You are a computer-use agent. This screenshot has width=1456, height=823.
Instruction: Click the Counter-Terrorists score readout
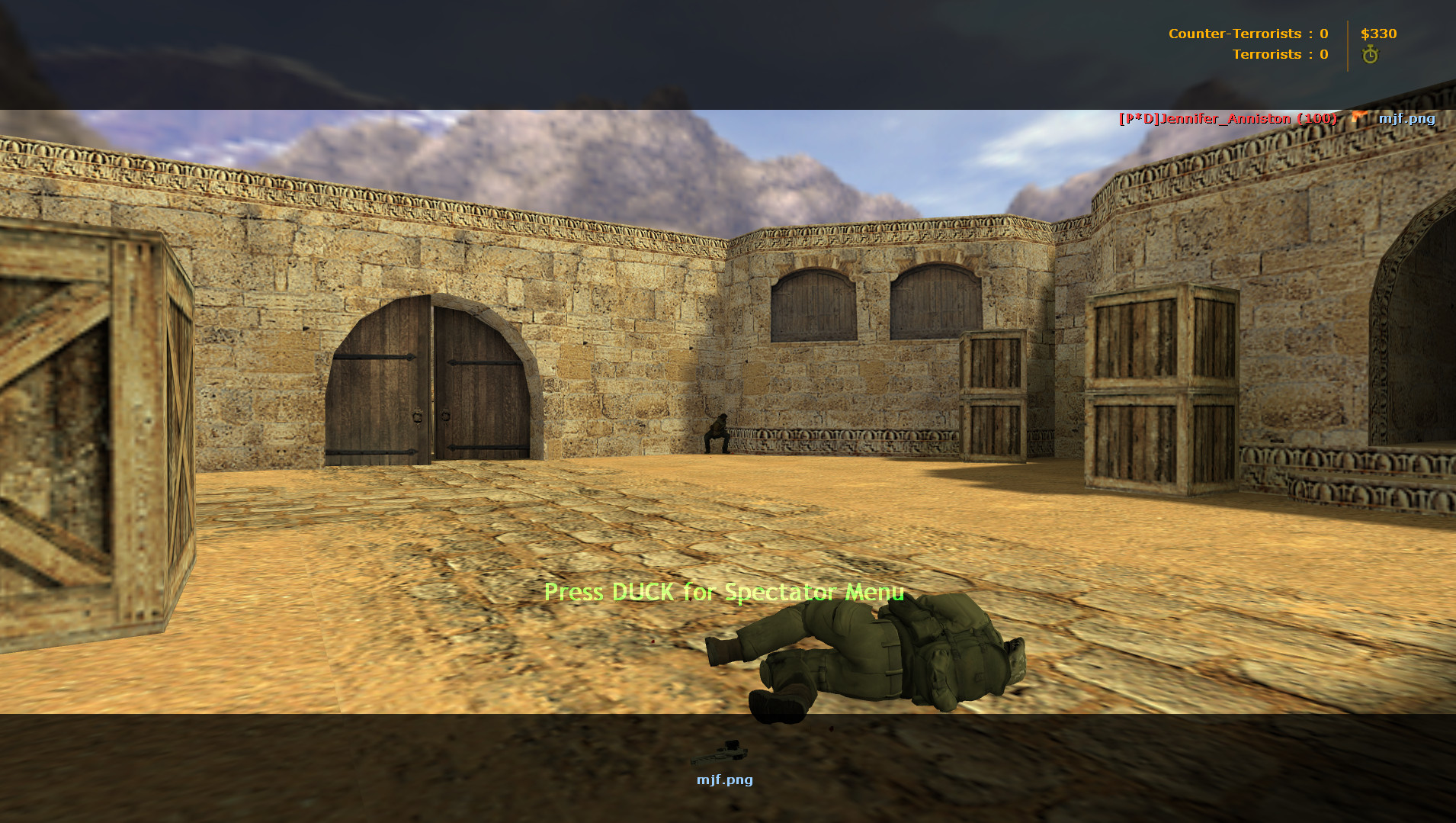point(1247,34)
